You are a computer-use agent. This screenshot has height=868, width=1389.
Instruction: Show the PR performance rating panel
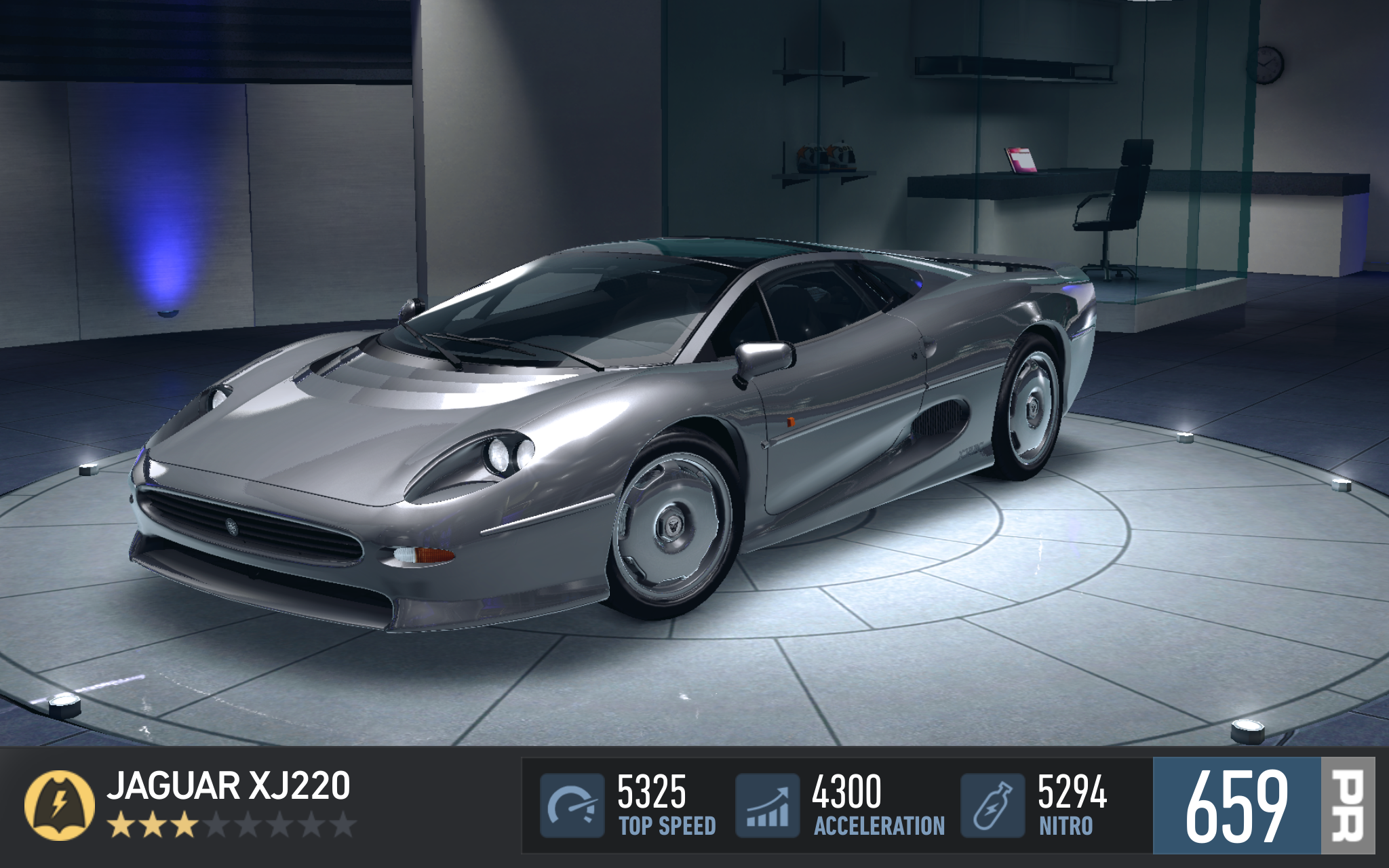point(1263,806)
